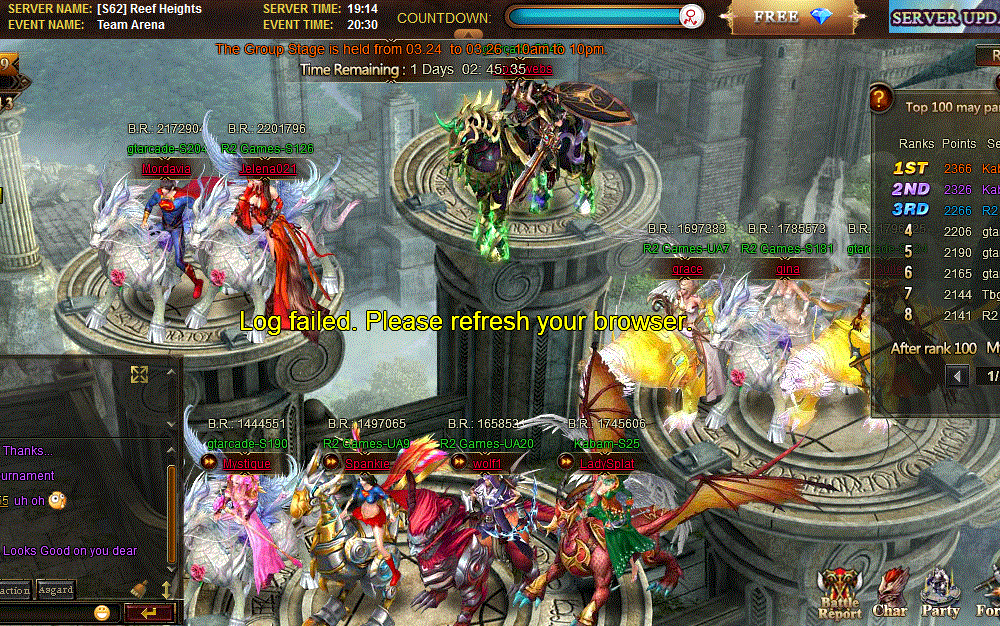
Task: Select player Spankie's name tag
Action: (x=366, y=463)
